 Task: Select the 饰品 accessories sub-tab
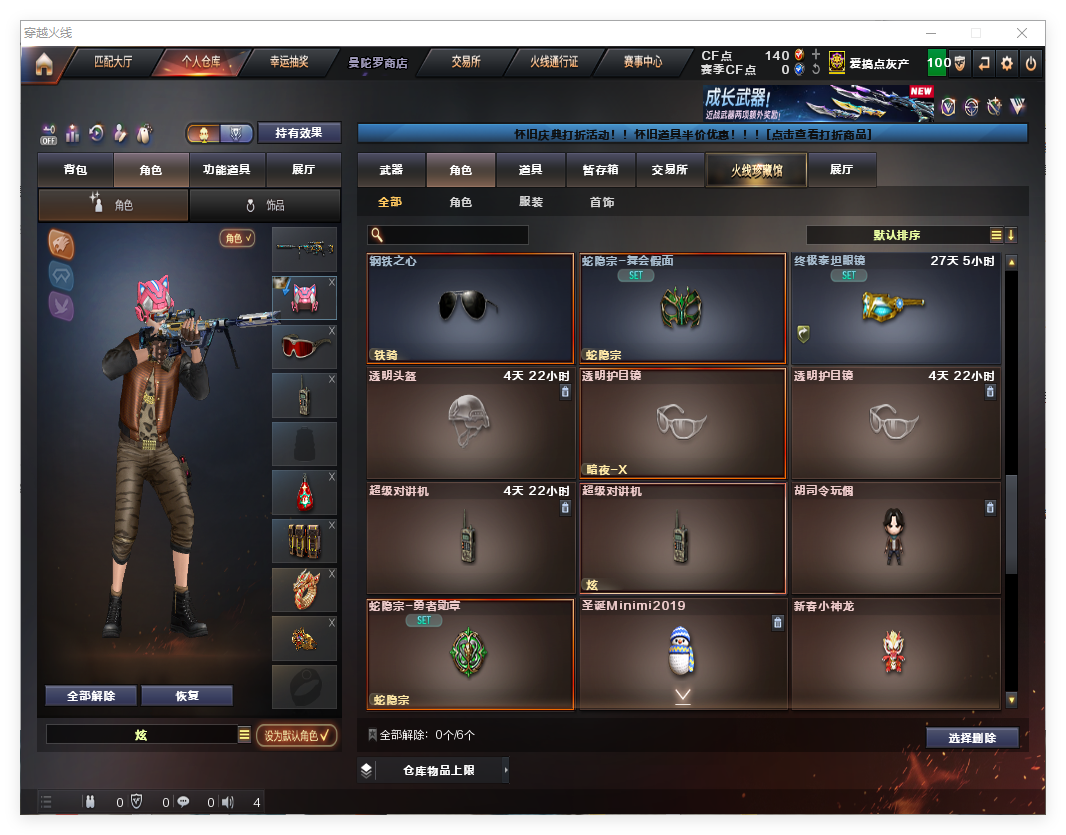point(265,205)
